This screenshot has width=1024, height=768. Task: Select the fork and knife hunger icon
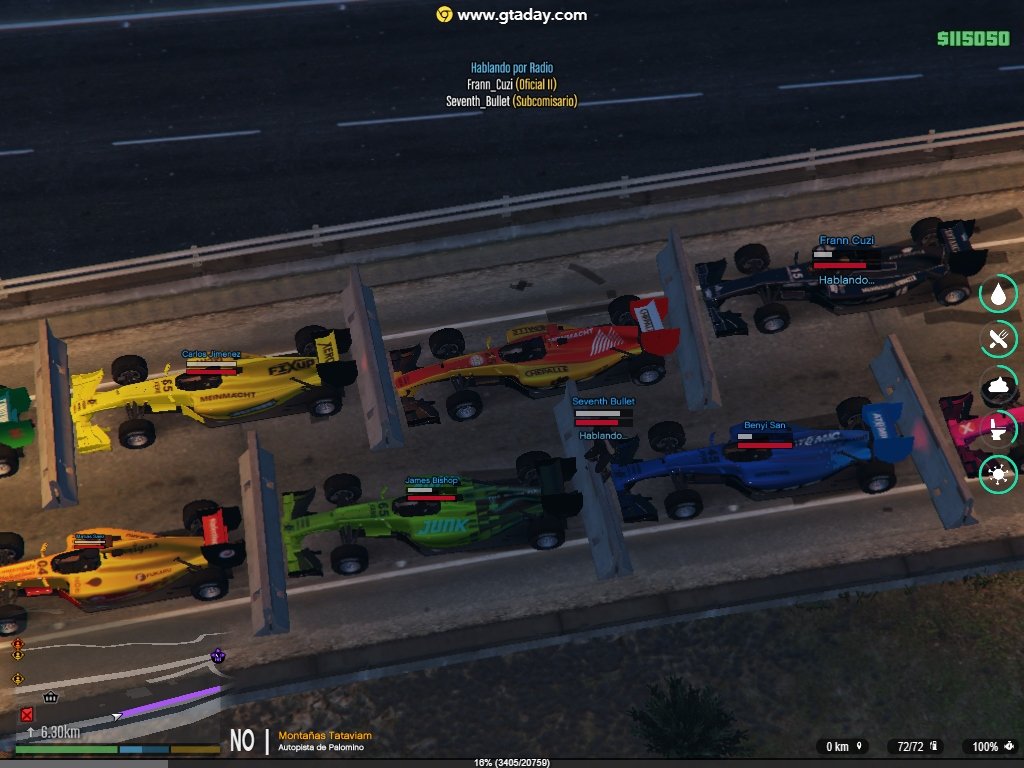click(998, 339)
